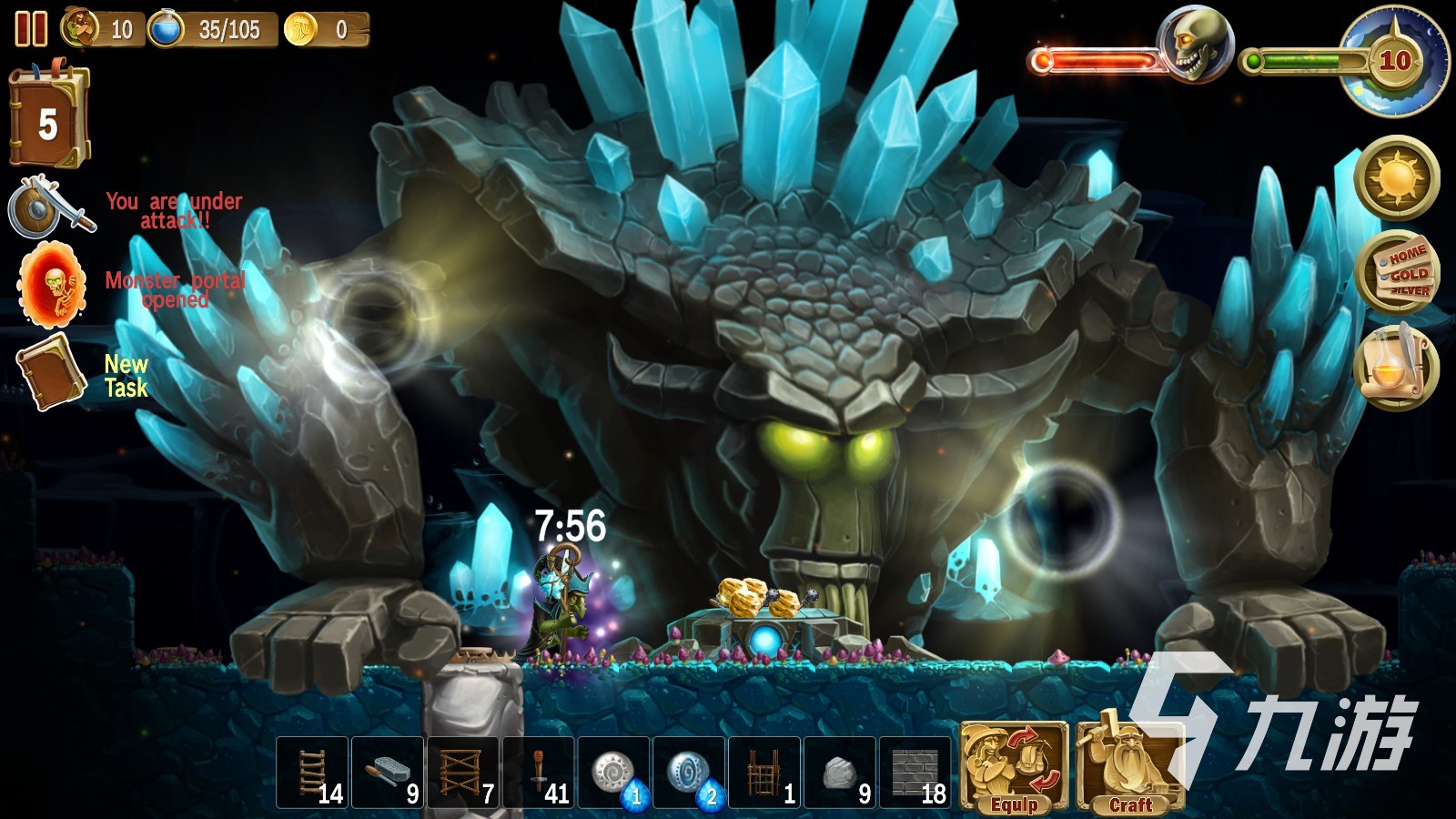Open the Craft menu

click(x=1130, y=767)
